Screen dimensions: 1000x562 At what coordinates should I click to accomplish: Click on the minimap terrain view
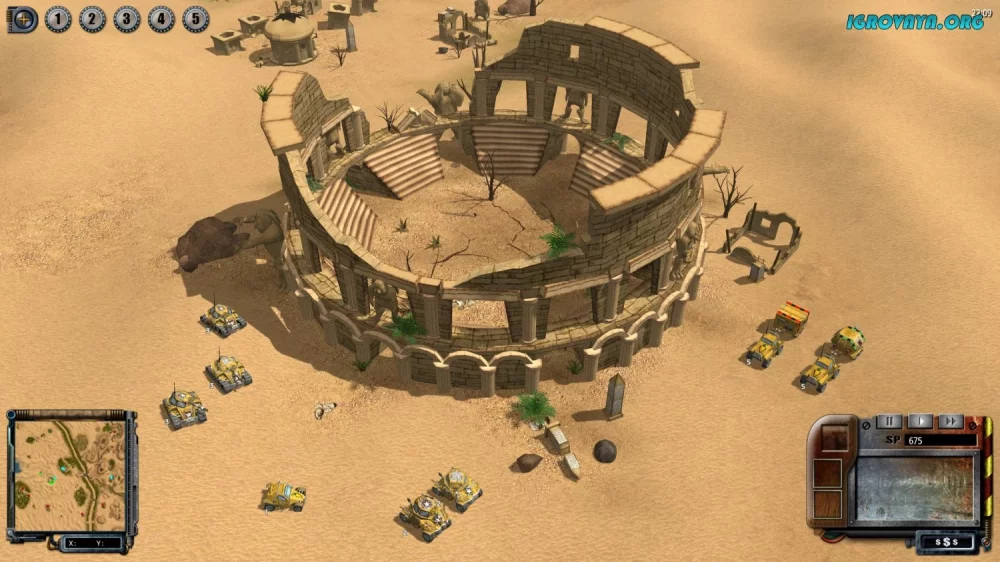69,476
